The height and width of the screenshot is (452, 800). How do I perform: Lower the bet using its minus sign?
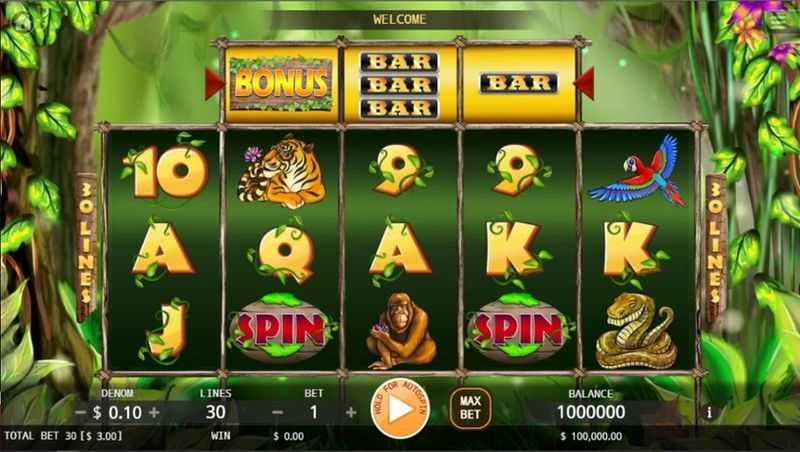pos(277,412)
